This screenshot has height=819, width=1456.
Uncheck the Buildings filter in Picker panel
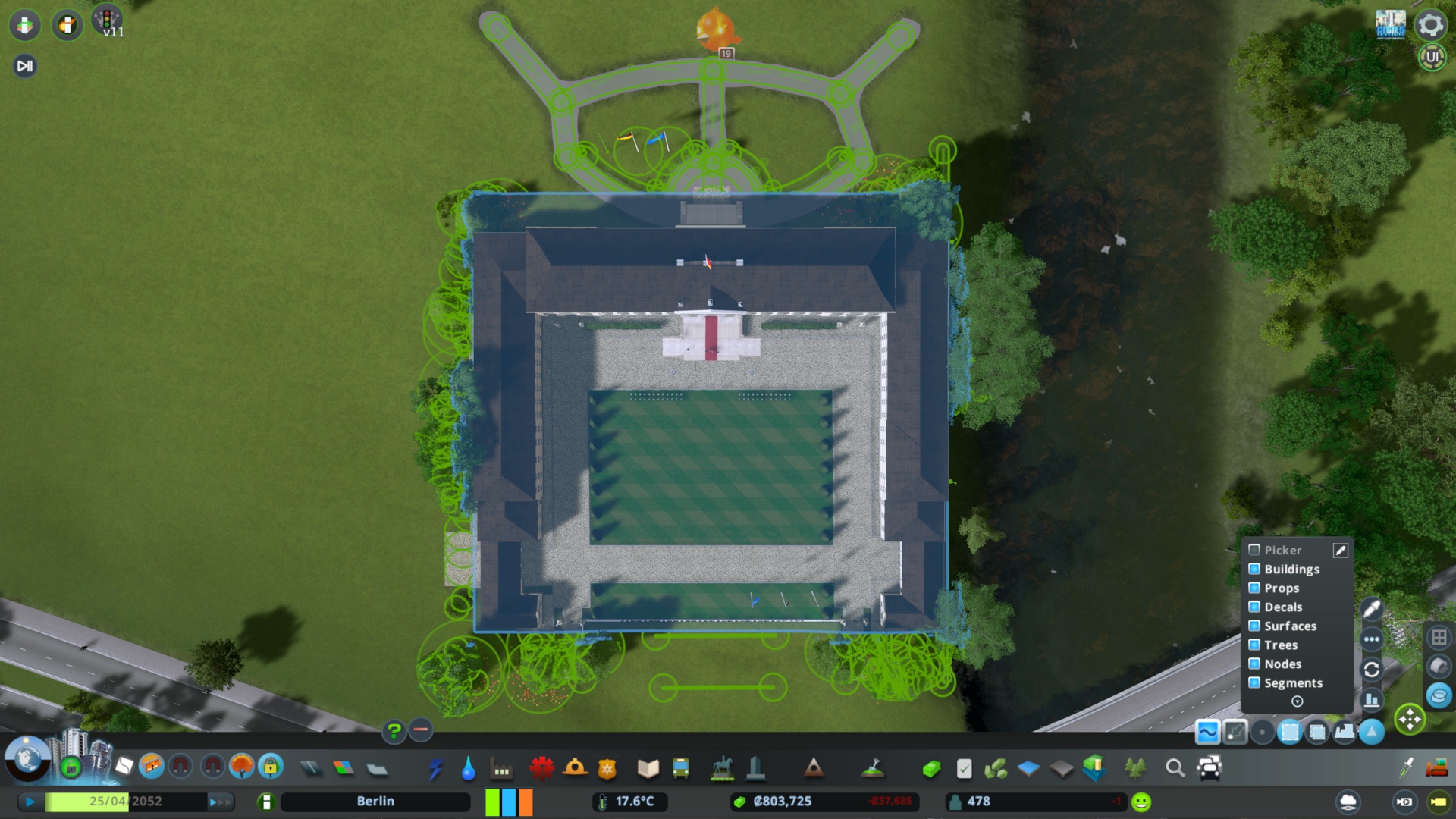point(1254,570)
